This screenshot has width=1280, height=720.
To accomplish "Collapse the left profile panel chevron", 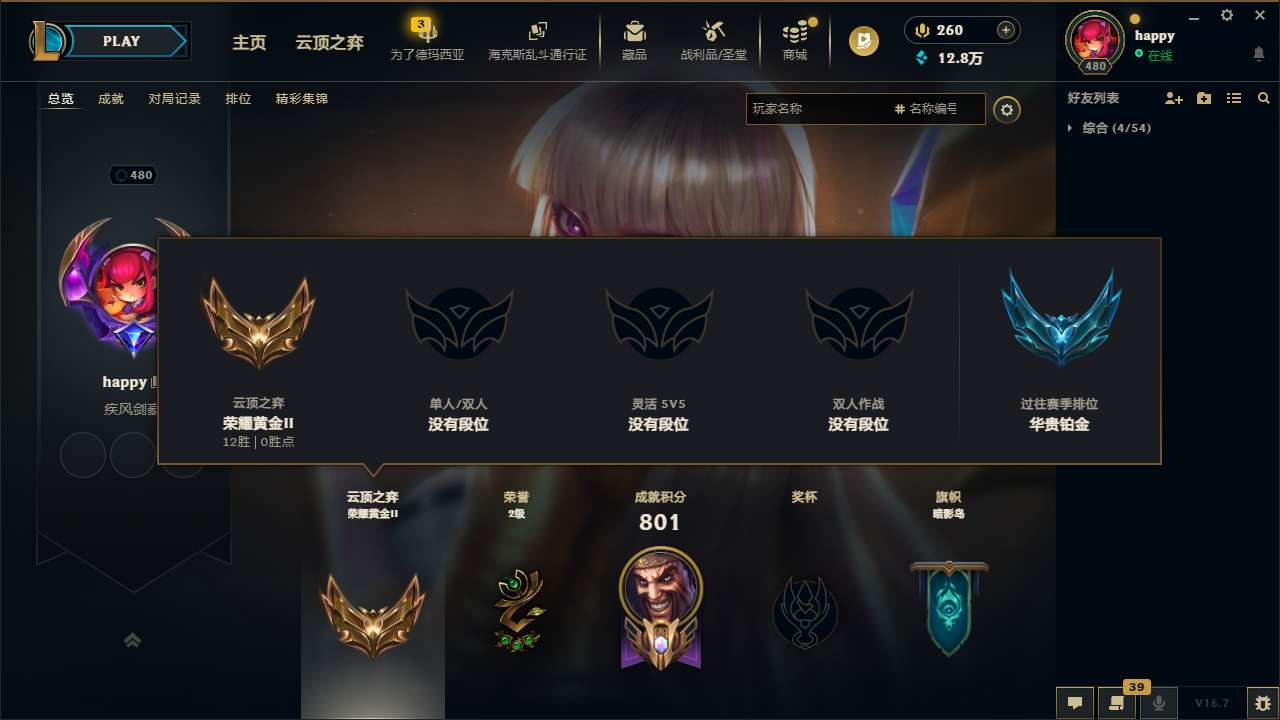I will (x=133, y=640).
